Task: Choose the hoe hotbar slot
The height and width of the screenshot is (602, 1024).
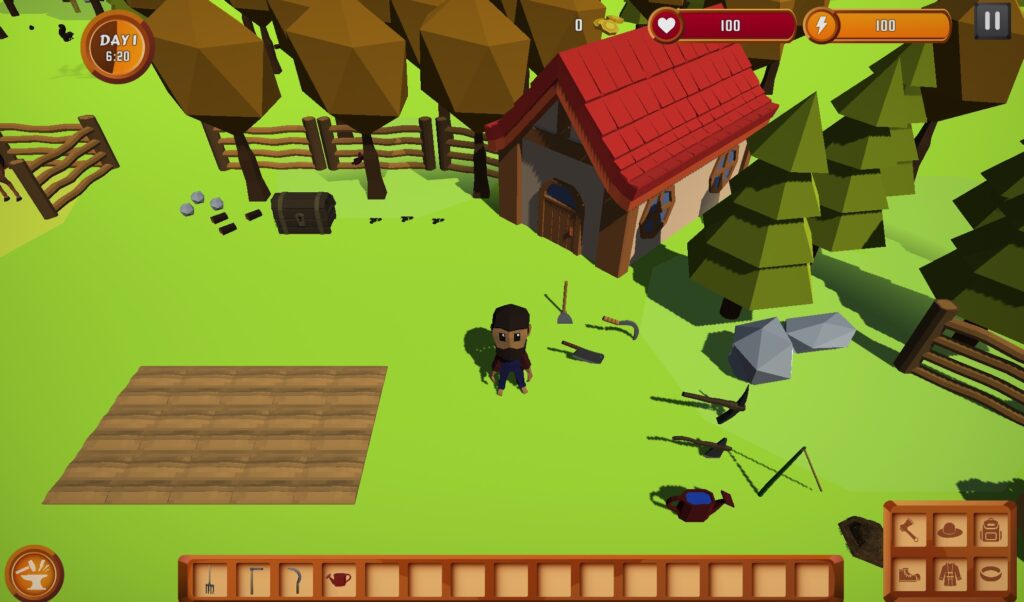Action: pos(253,580)
